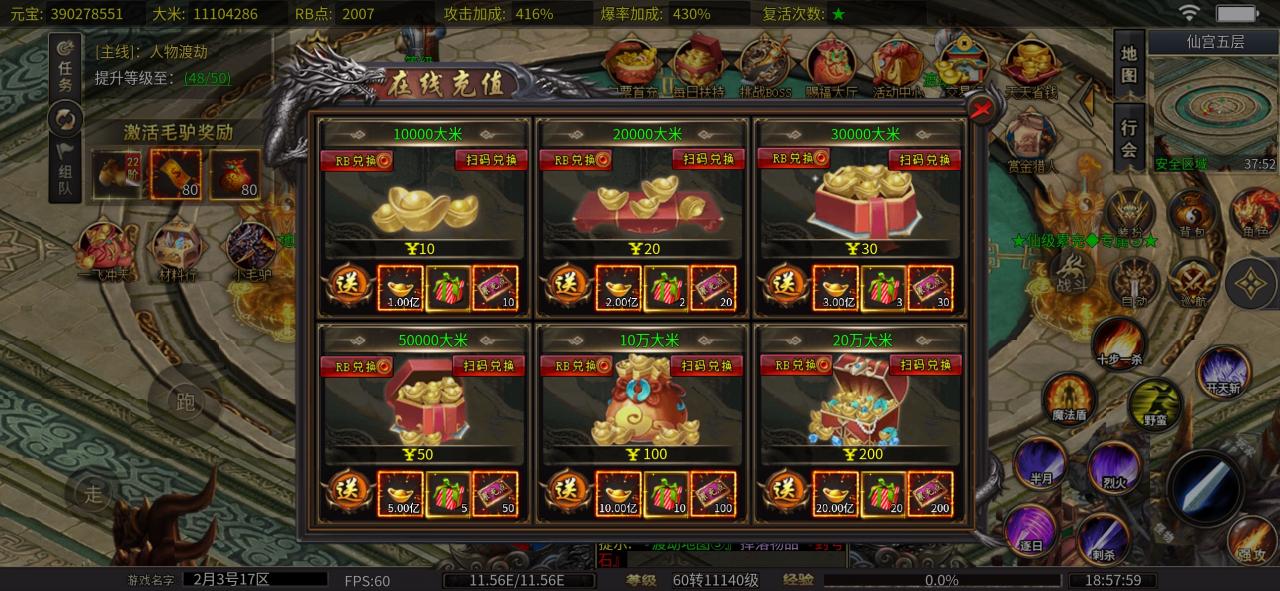The width and height of the screenshot is (1280, 591).
Task: Trigger the 烈火 fire skill
Action: pos(1113,465)
